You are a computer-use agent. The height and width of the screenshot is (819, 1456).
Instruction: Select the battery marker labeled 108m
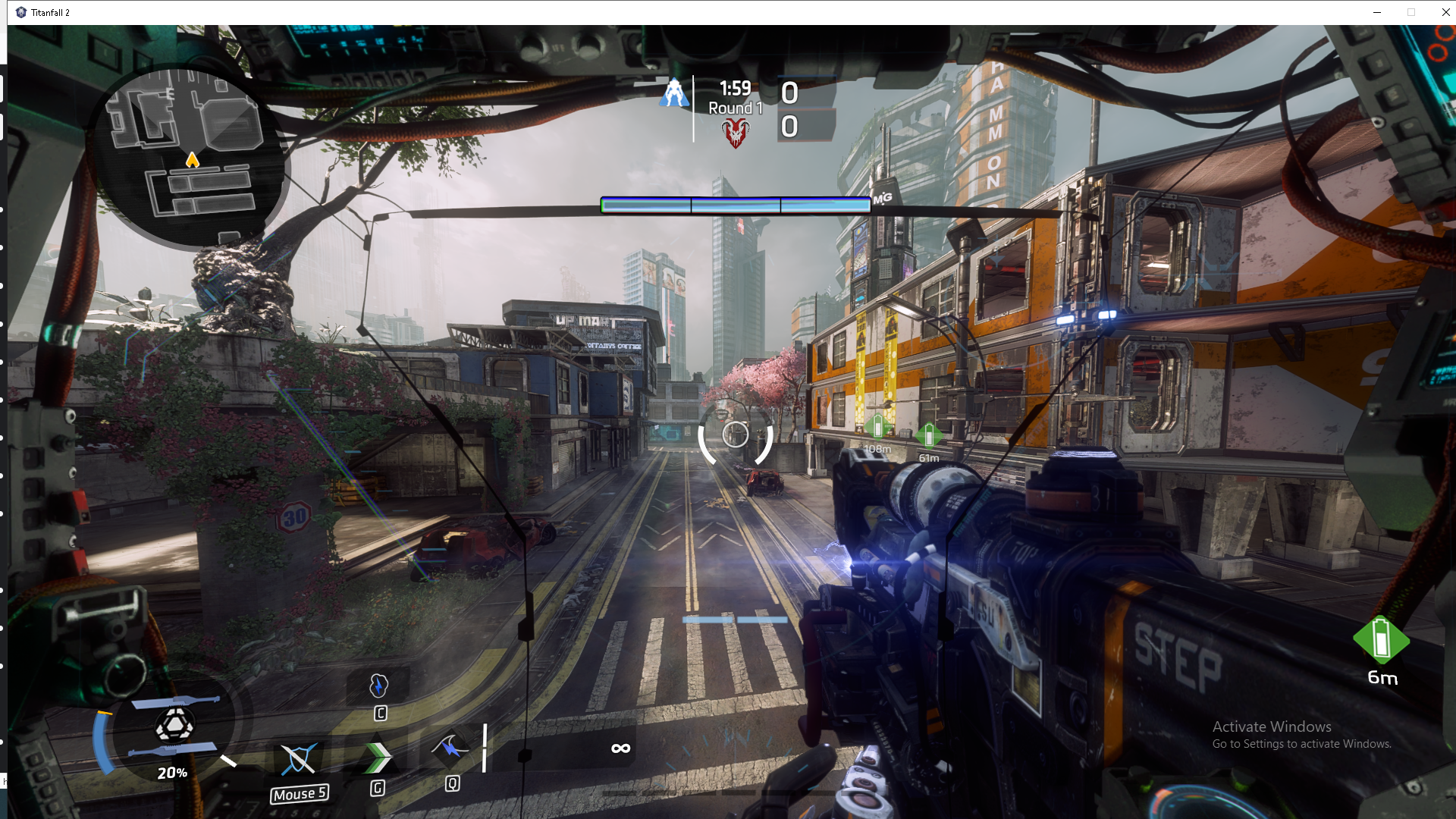tap(877, 427)
